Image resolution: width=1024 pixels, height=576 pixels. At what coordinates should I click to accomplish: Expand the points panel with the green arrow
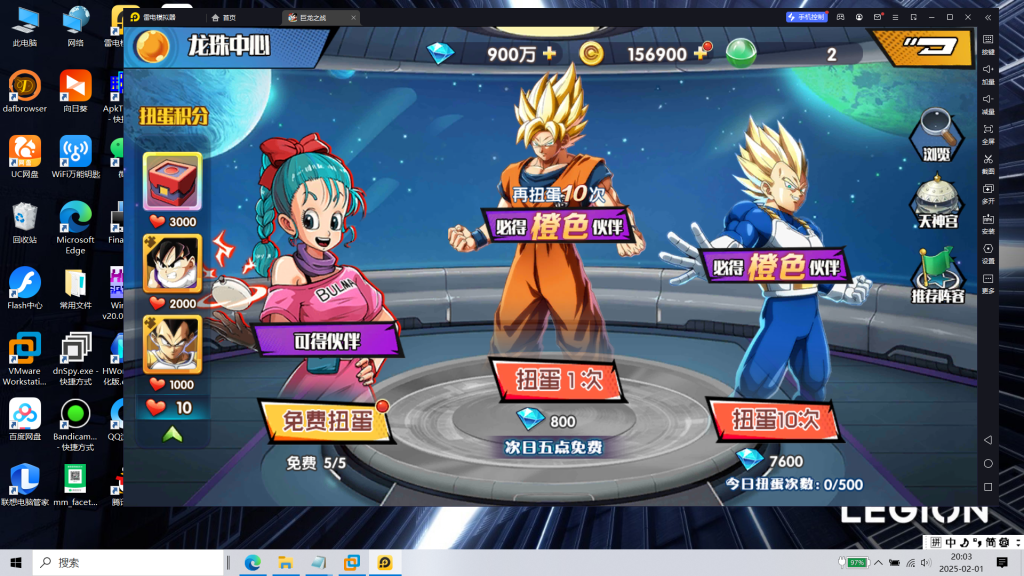point(172,435)
